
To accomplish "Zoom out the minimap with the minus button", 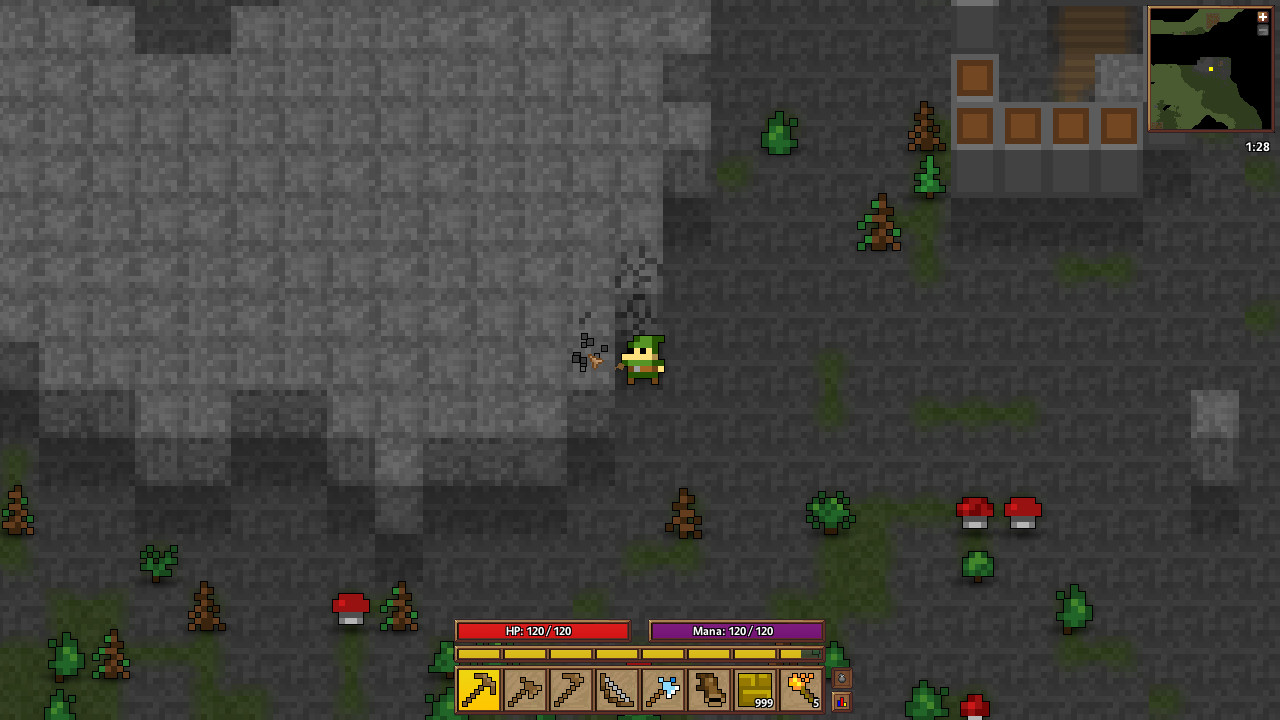I will 1263,31.
